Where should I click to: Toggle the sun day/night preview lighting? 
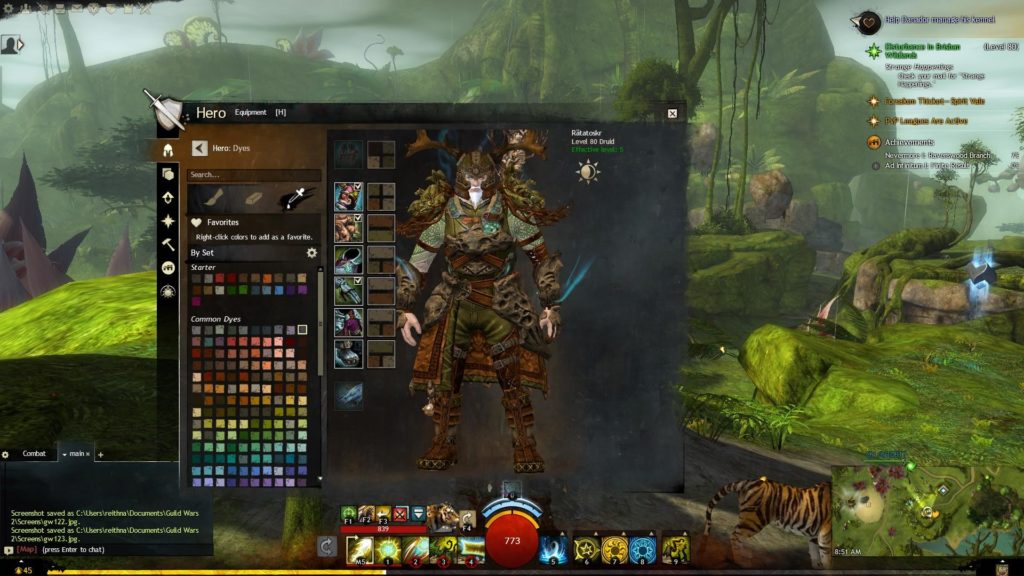pos(587,171)
